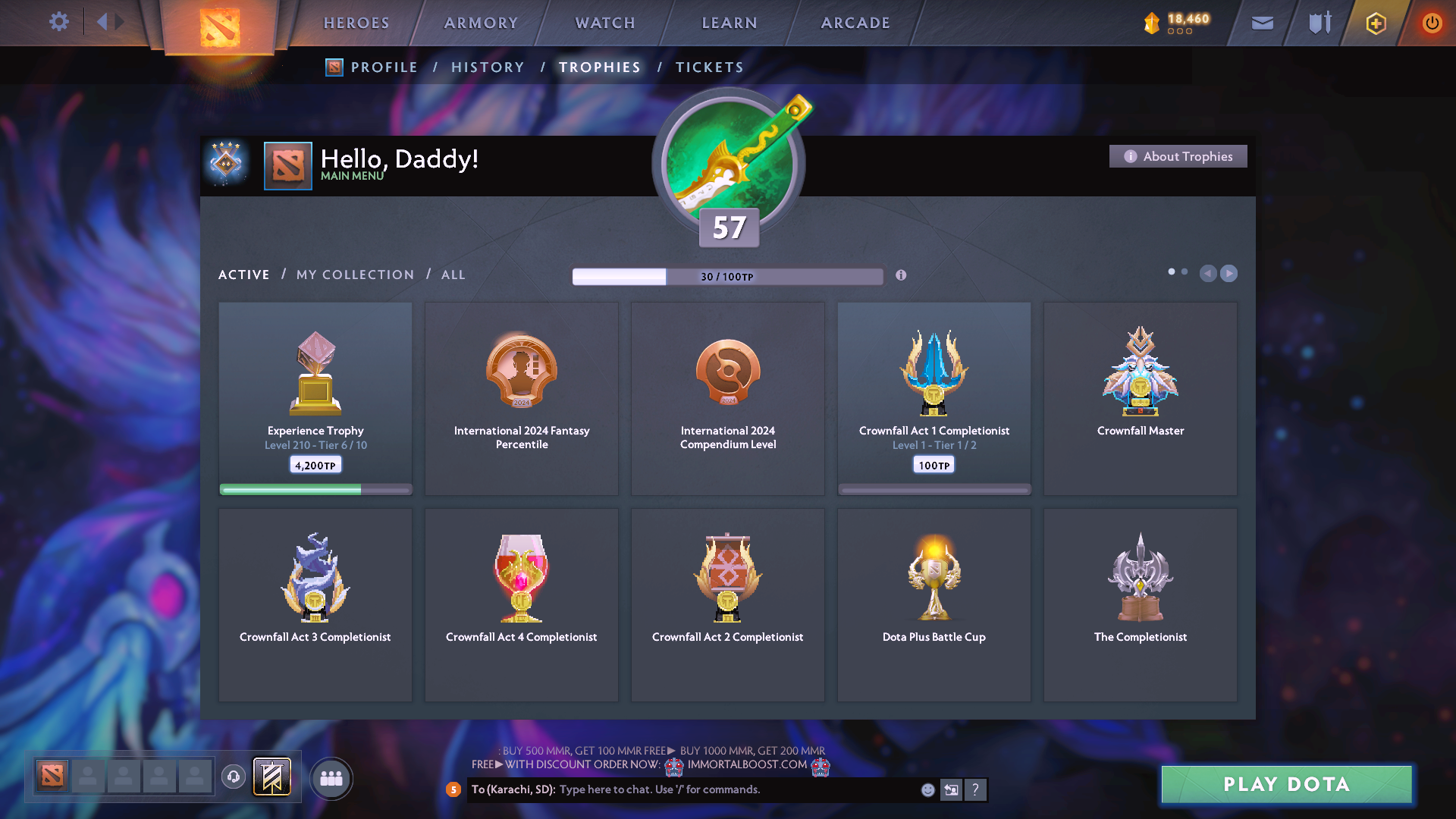Image resolution: width=1456 pixels, height=819 pixels.
Task: Click the orange power button icon
Action: click(1432, 23)
